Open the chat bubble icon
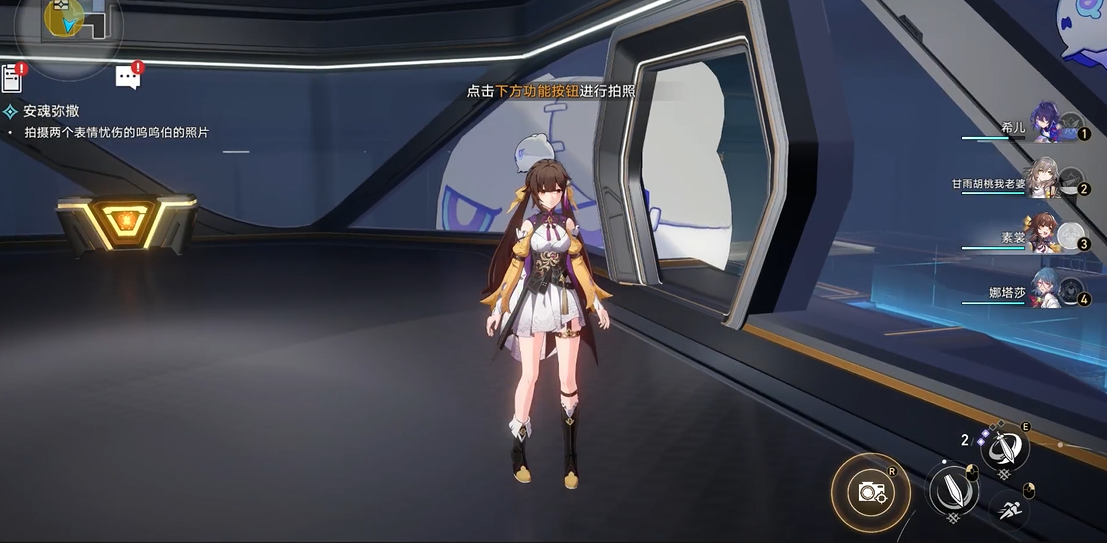This screenshot has height=543, width=1107. point(128,77)
